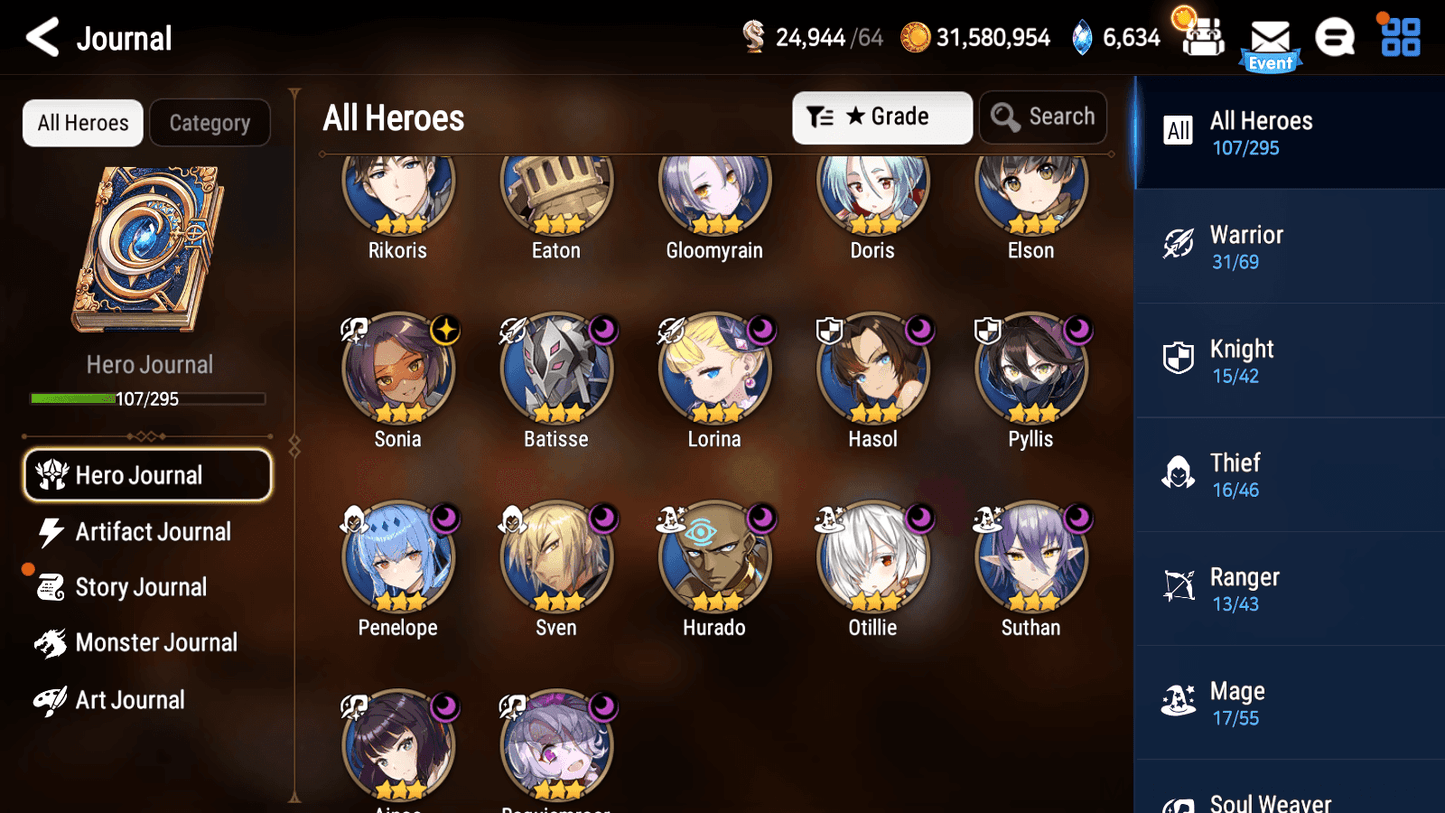Open the chat window
Screen dimensions: 1445x813
1335,37
